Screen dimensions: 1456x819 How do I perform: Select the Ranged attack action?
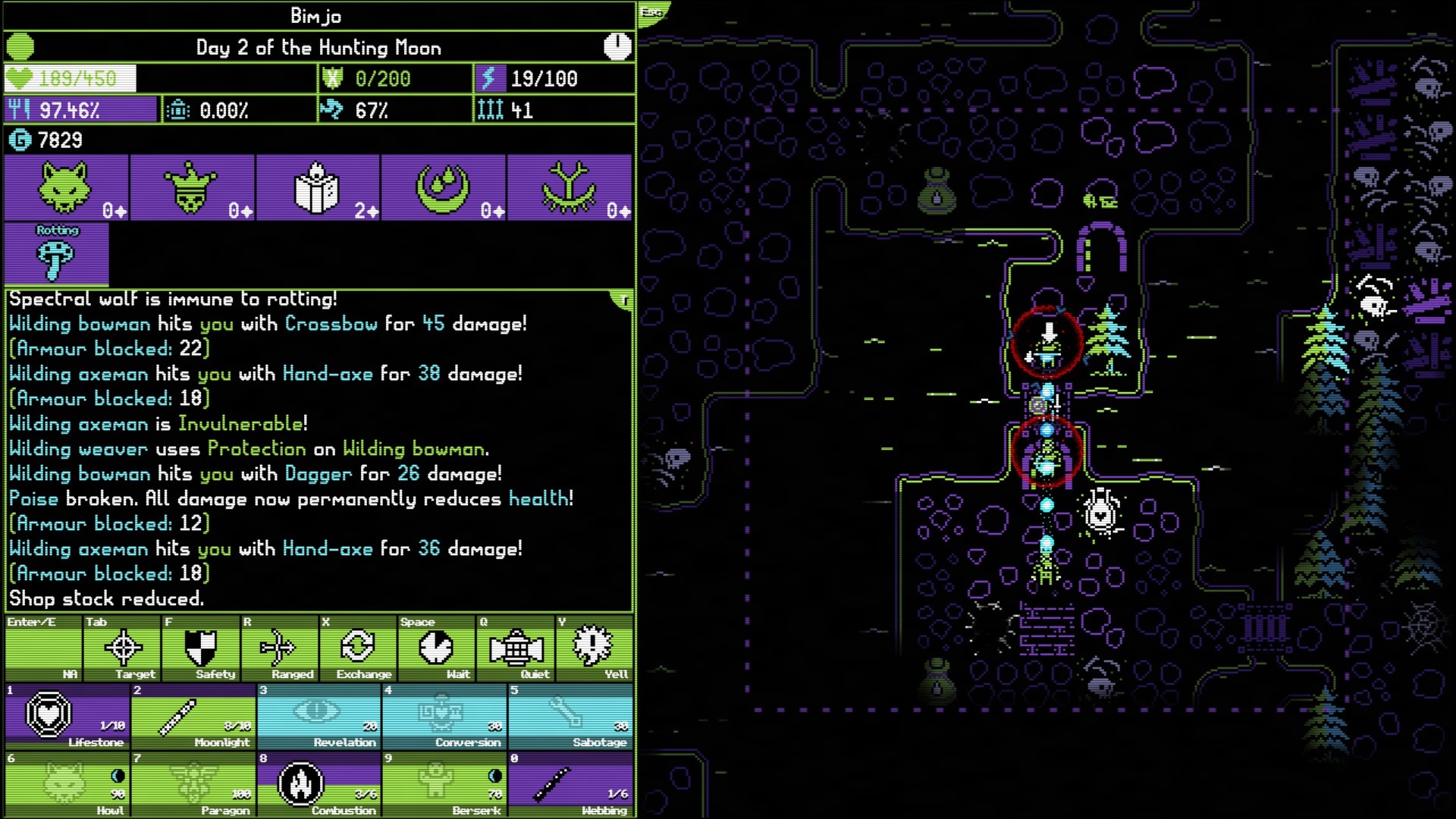tap(278, 648)
